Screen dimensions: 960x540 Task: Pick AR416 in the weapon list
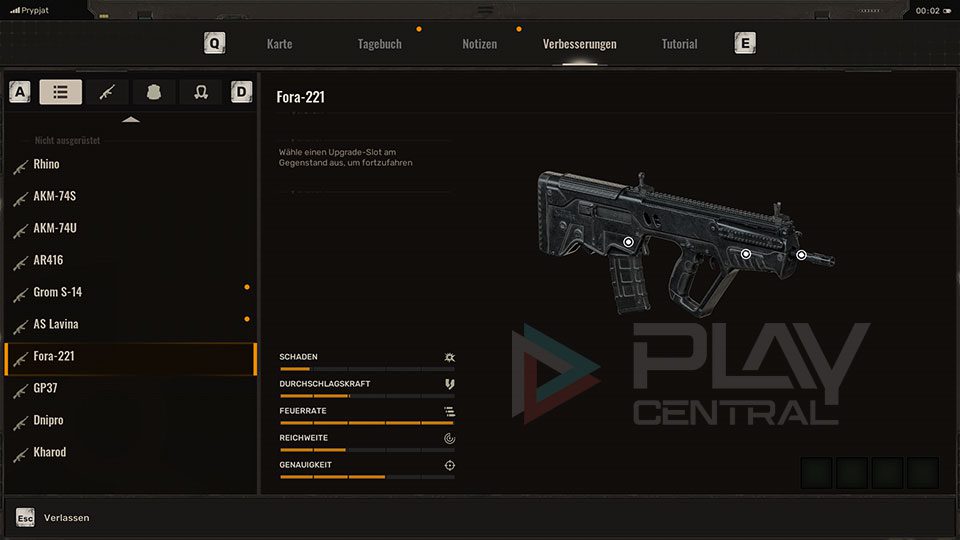click(x=49, y=260)
